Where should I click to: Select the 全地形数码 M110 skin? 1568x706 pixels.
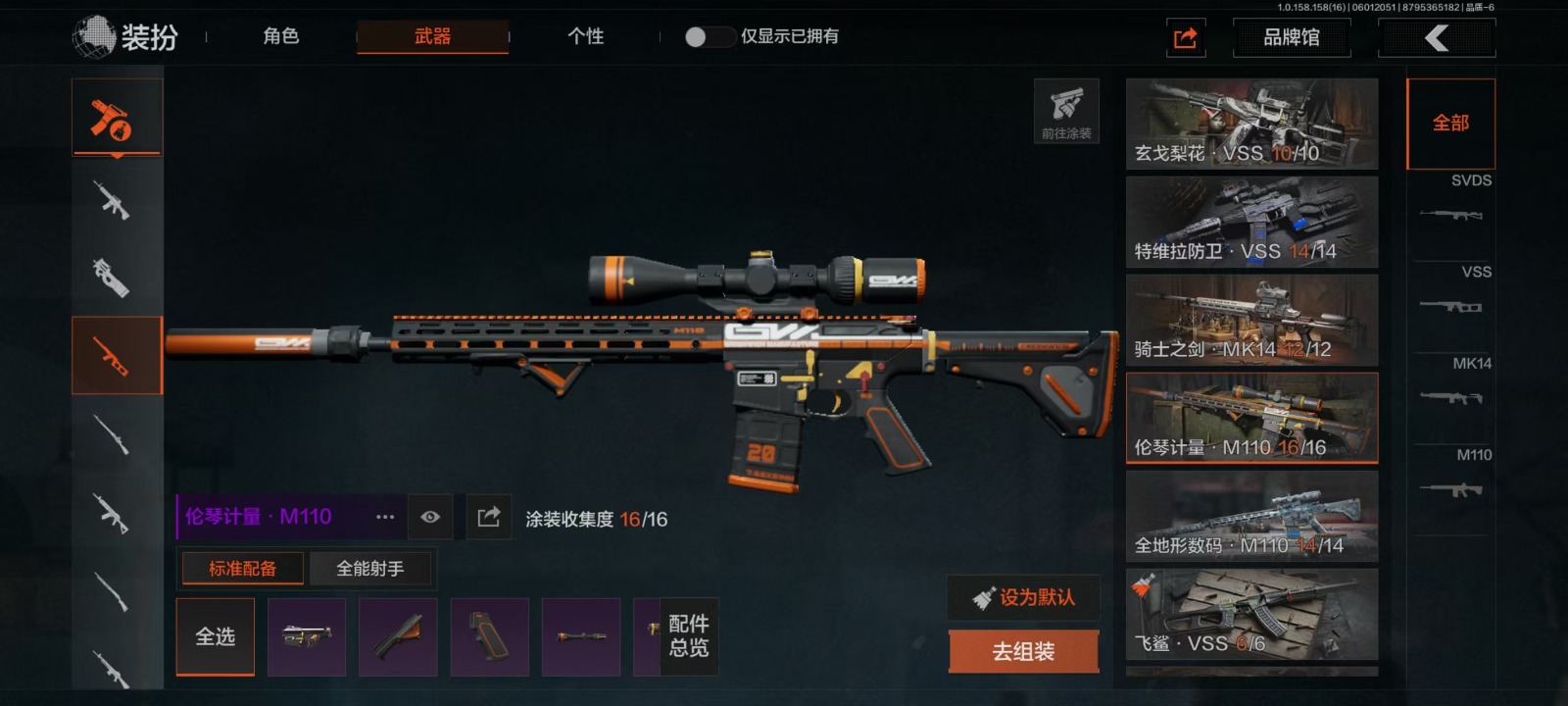pos(1251,517)
